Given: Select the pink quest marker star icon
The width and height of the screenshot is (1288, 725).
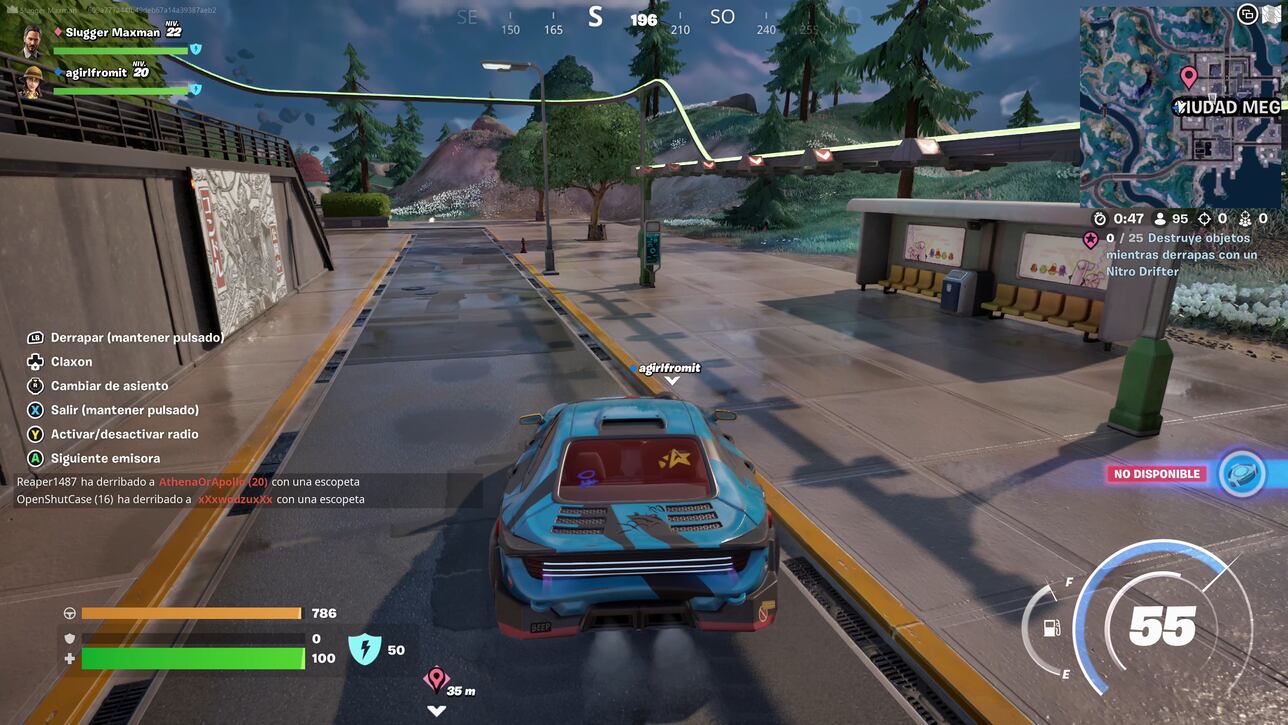Looking at the screenshot, I should point(1091,239).
